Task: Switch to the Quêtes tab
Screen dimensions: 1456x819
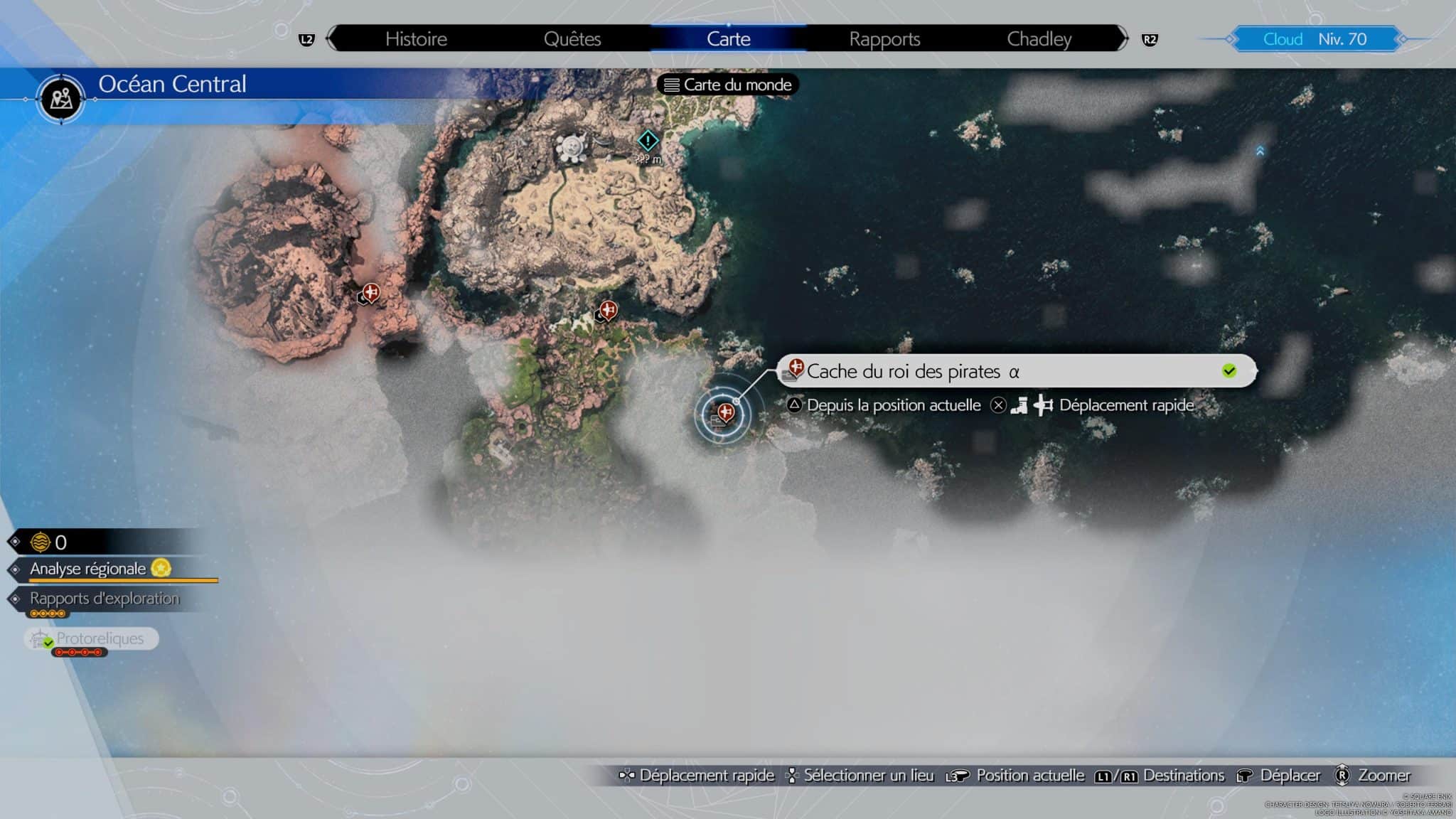Action: tap(572, 39)
